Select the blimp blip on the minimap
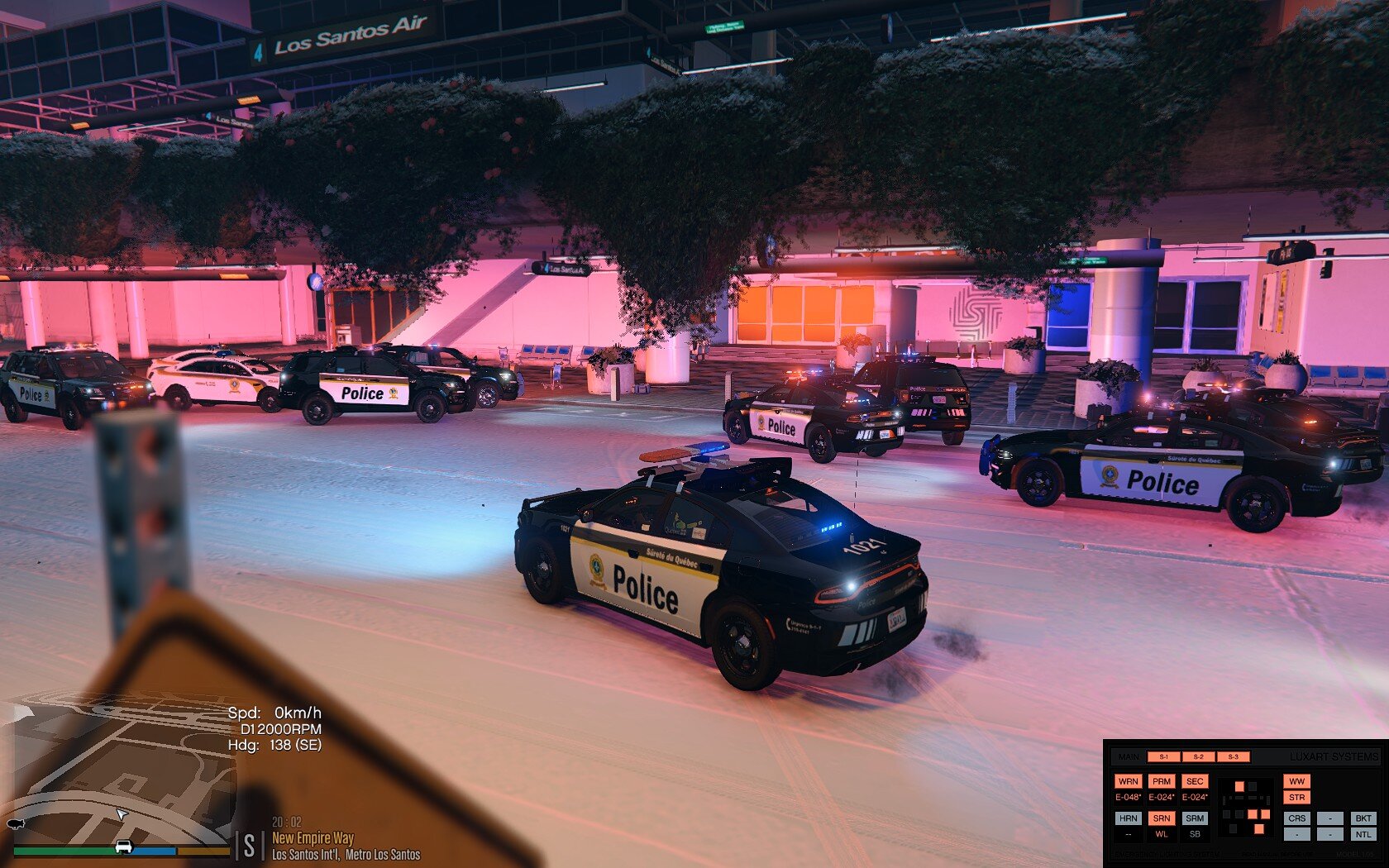 tap(15, 824)
